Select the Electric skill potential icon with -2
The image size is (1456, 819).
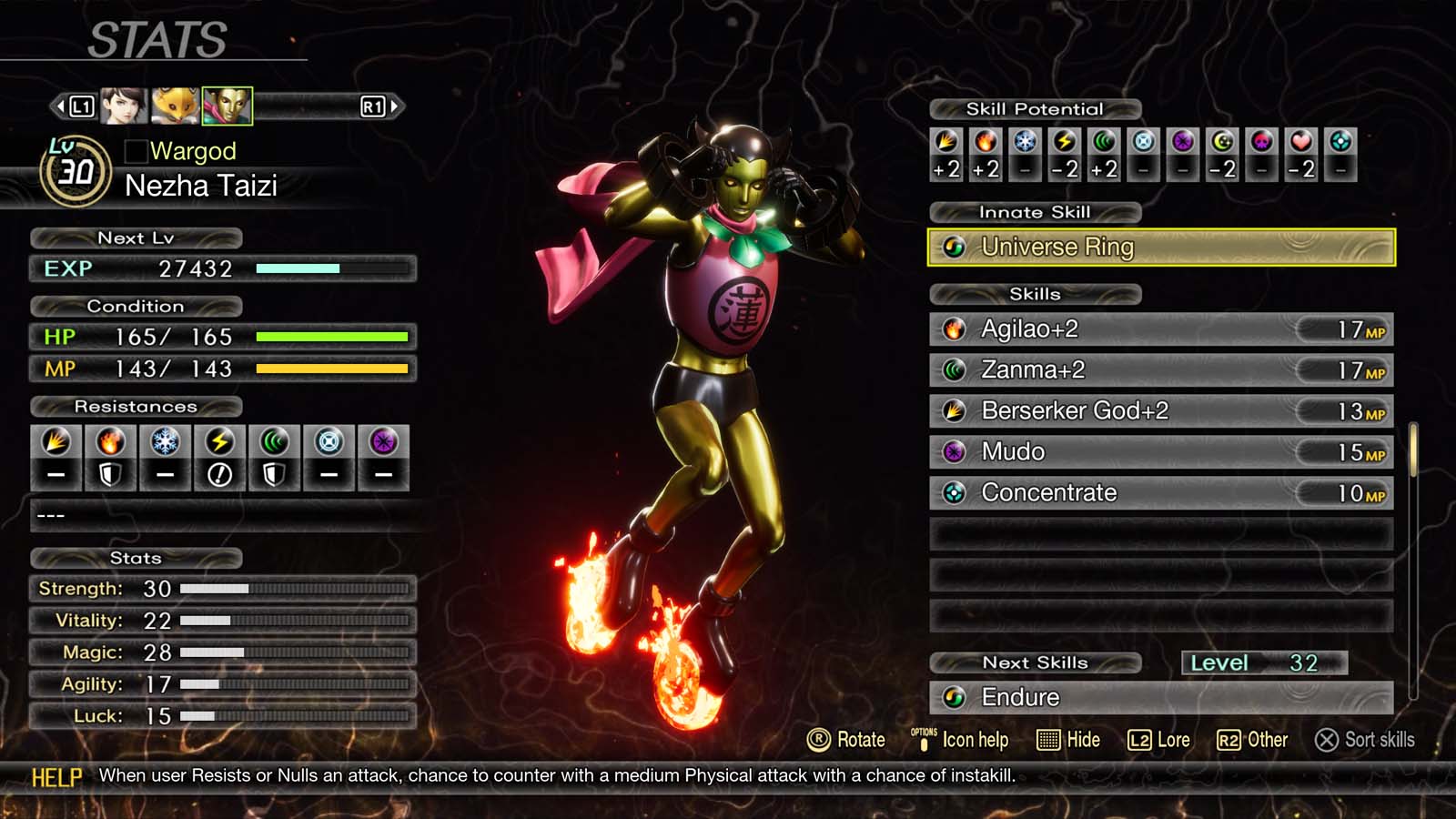1062,143
